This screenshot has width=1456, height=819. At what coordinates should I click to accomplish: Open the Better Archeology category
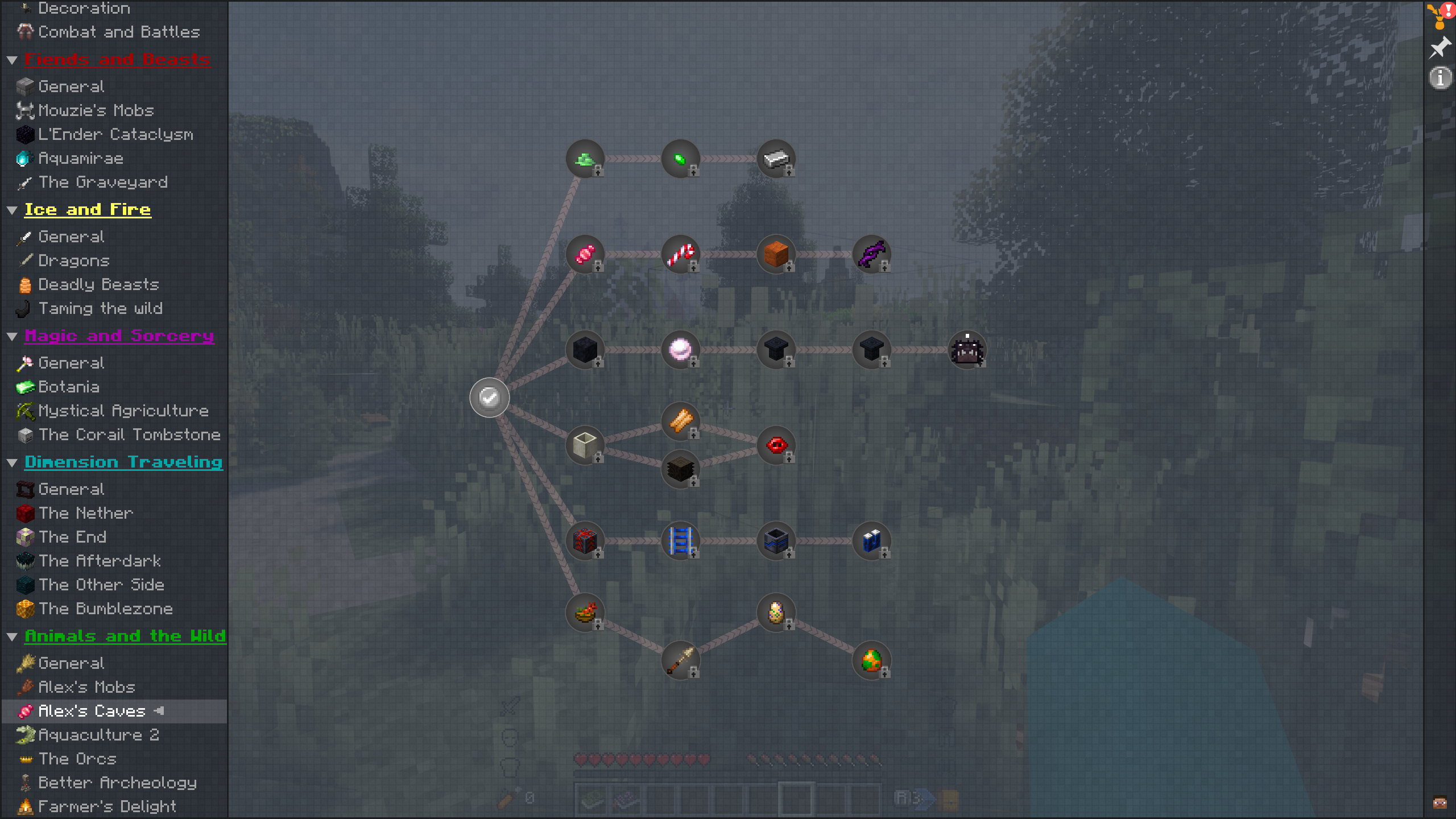117,783
